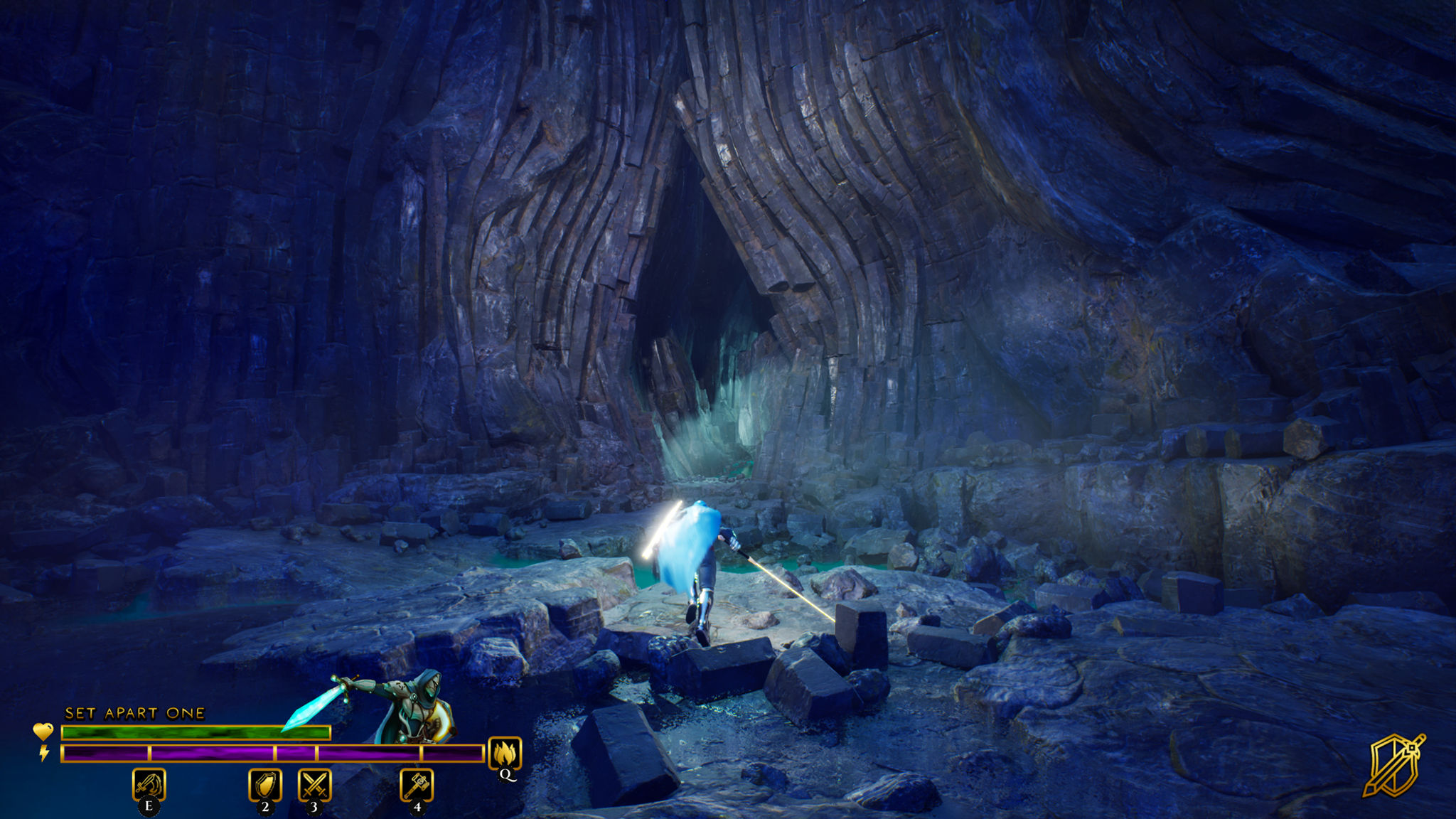Activate the sword slash ability icon

point(149,784)
